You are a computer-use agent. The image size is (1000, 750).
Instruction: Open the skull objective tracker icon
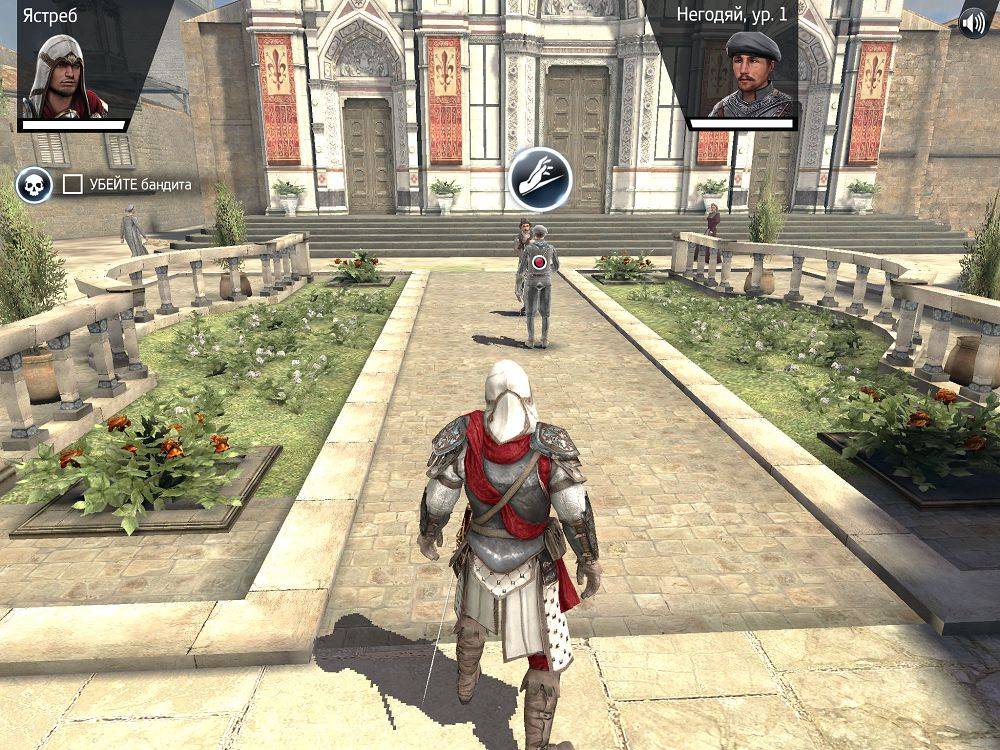(34, 185)
